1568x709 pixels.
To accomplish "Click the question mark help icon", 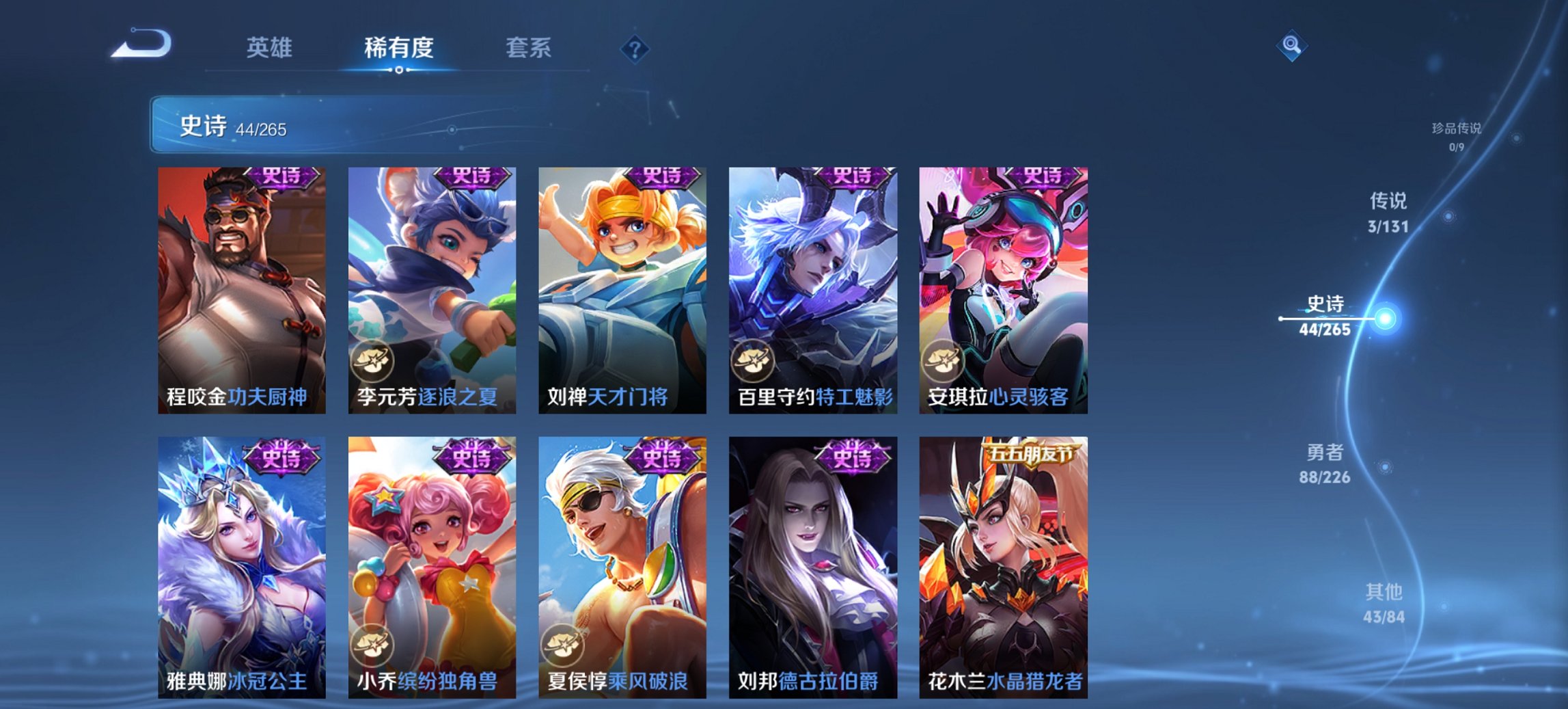I will click(635, 48).
